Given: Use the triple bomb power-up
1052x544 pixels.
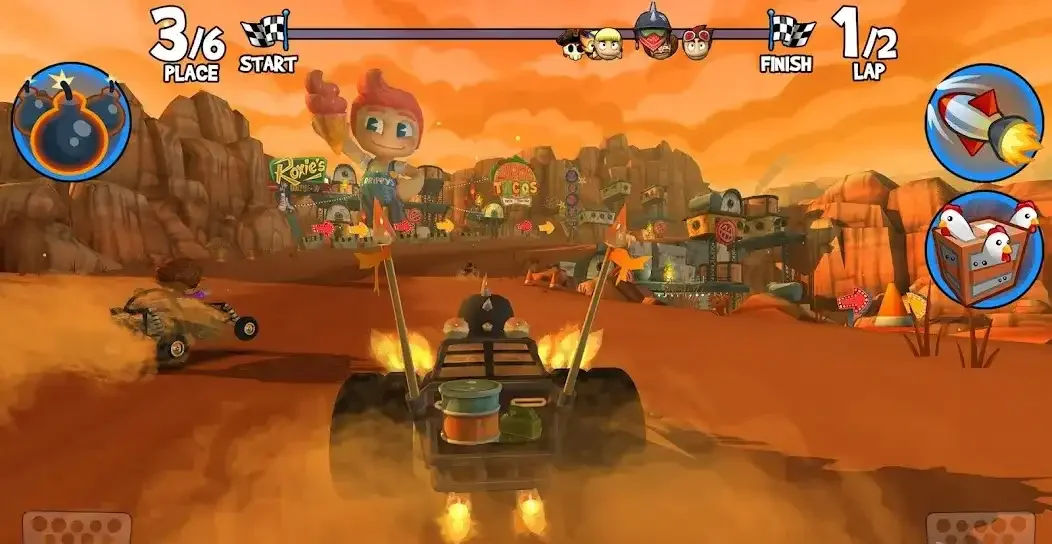Looking at the screenshot, I should [x=71, y=122].
